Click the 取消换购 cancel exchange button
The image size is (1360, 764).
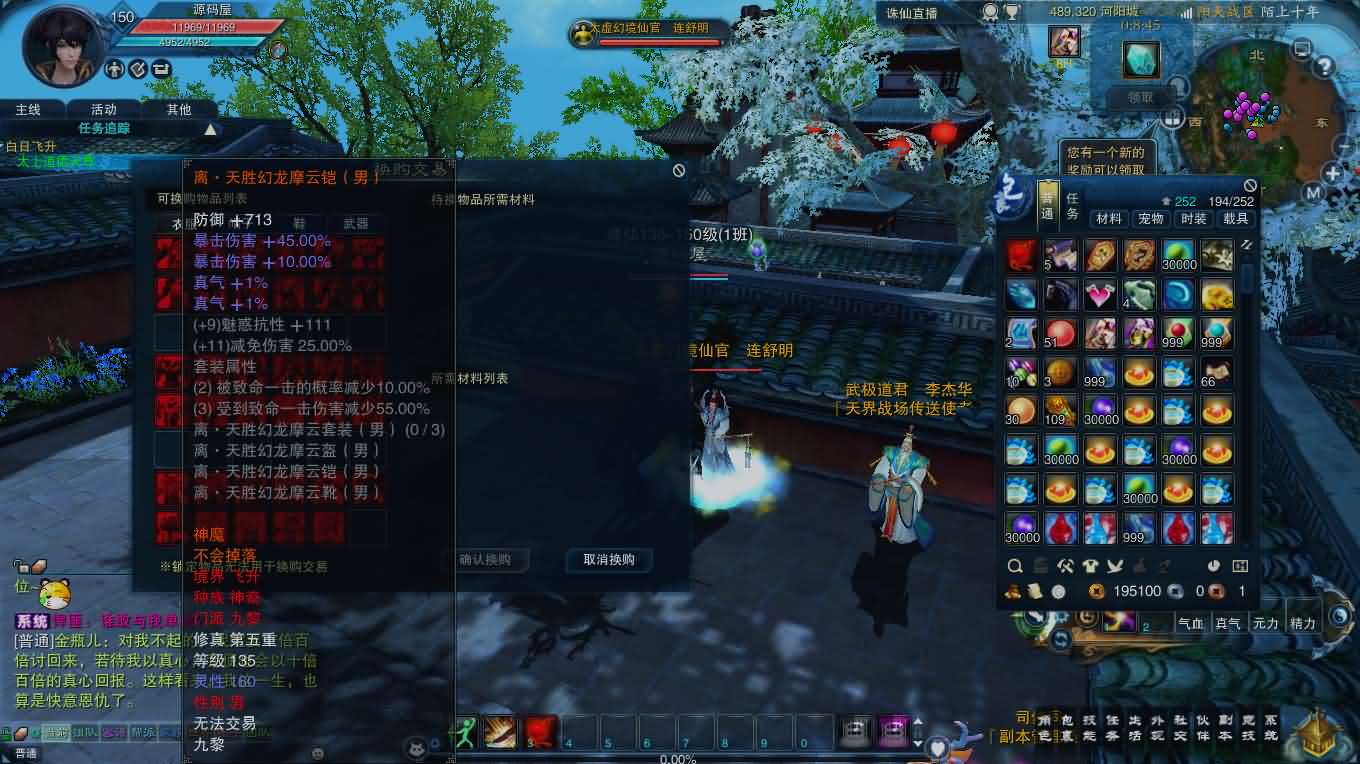click(608, 560)
